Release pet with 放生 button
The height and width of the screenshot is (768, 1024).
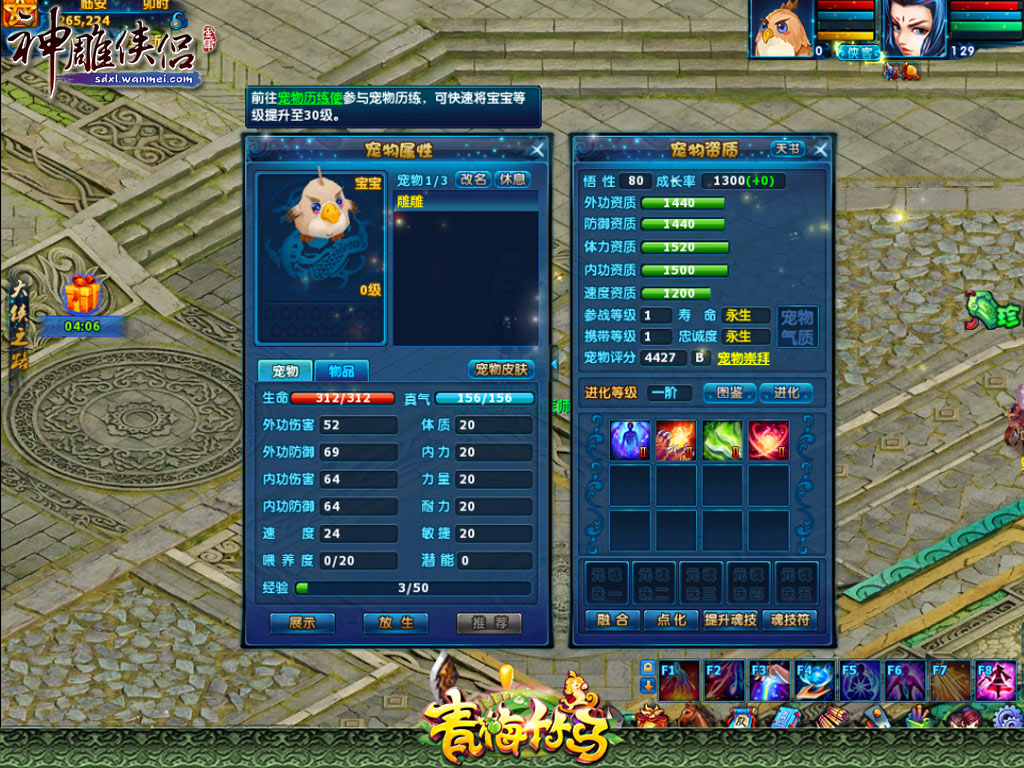pos(396,622)
